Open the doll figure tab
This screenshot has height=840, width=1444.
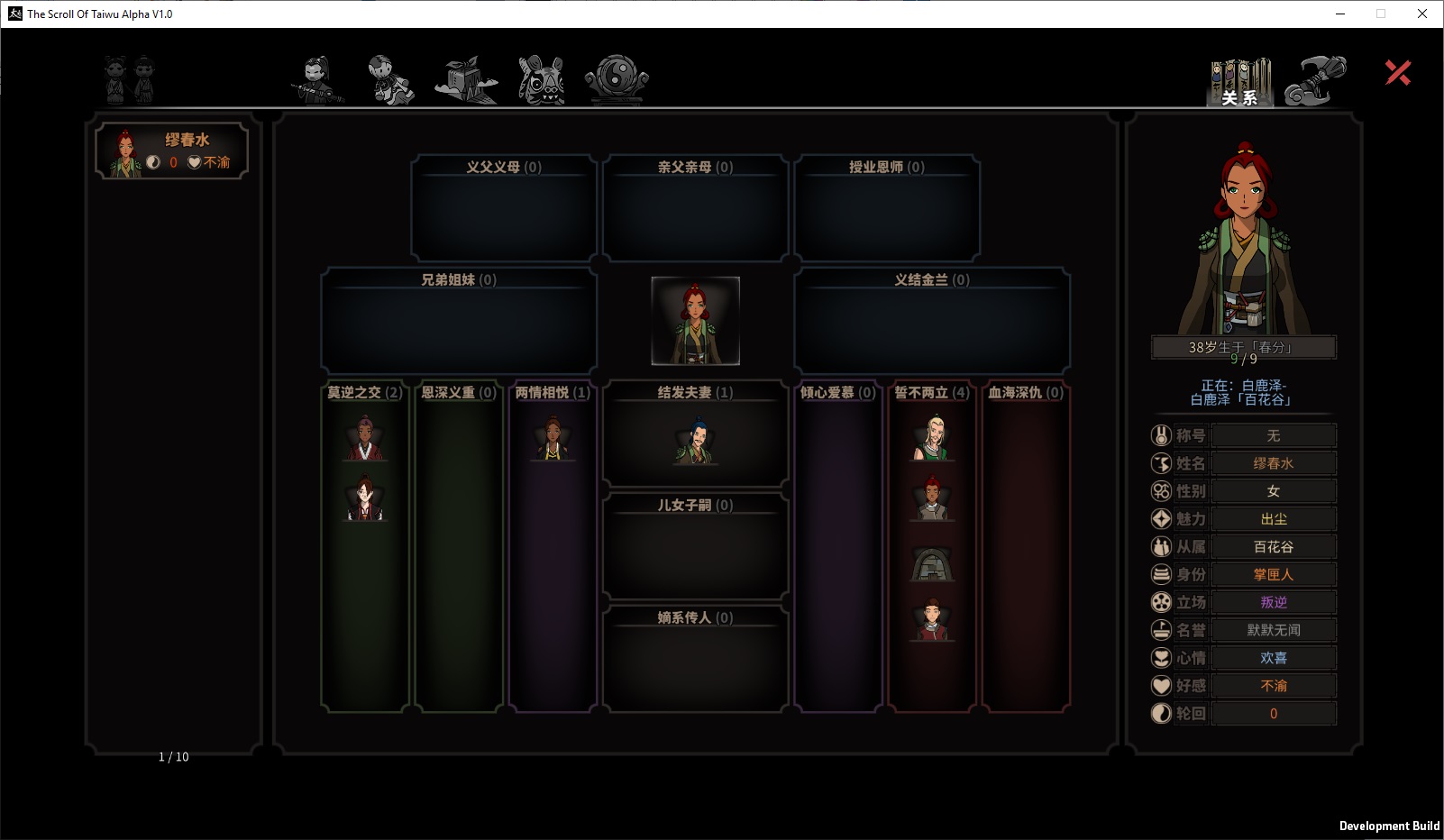point(391,80)
